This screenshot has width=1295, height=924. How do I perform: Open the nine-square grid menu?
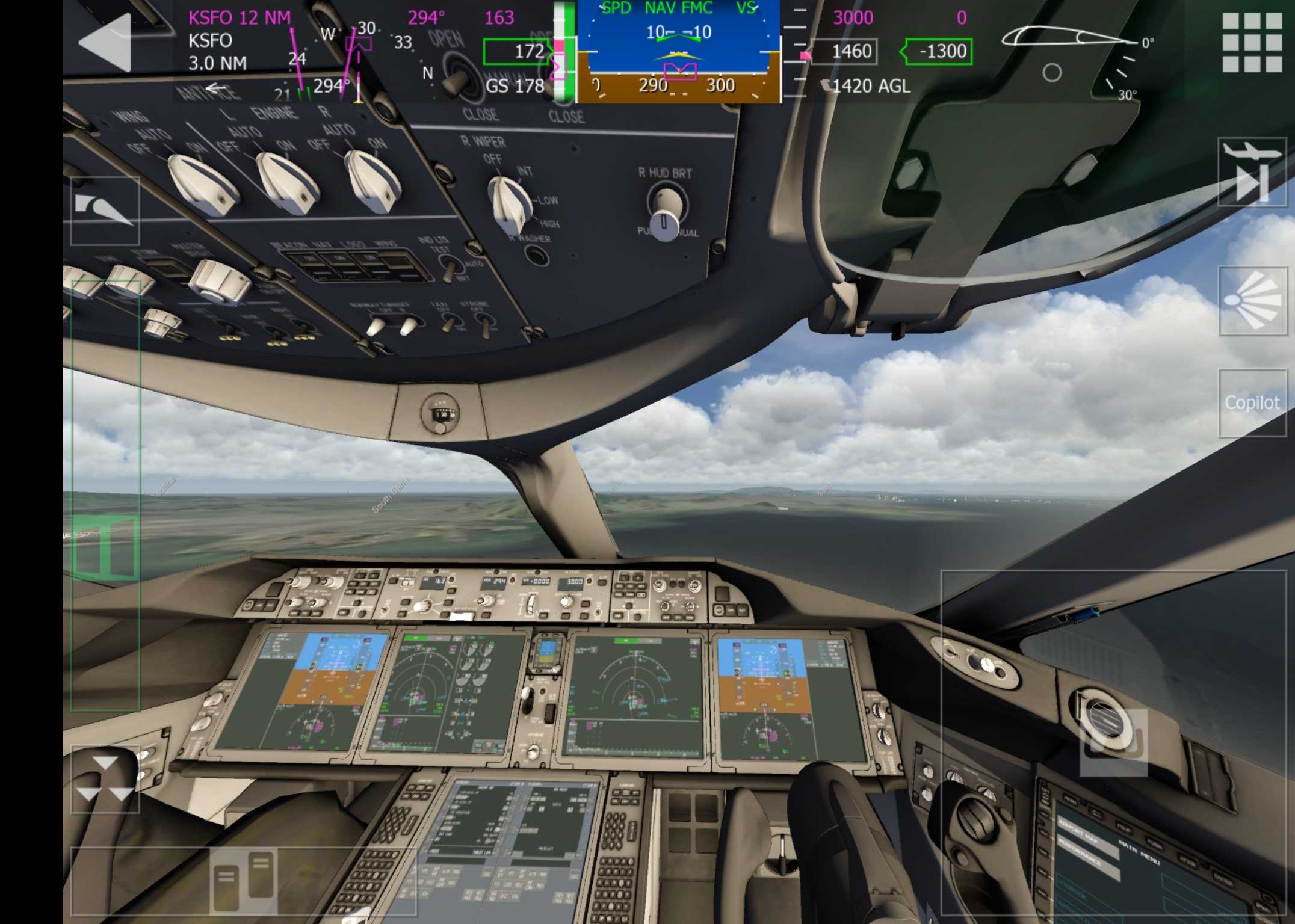pos(1252,43)
